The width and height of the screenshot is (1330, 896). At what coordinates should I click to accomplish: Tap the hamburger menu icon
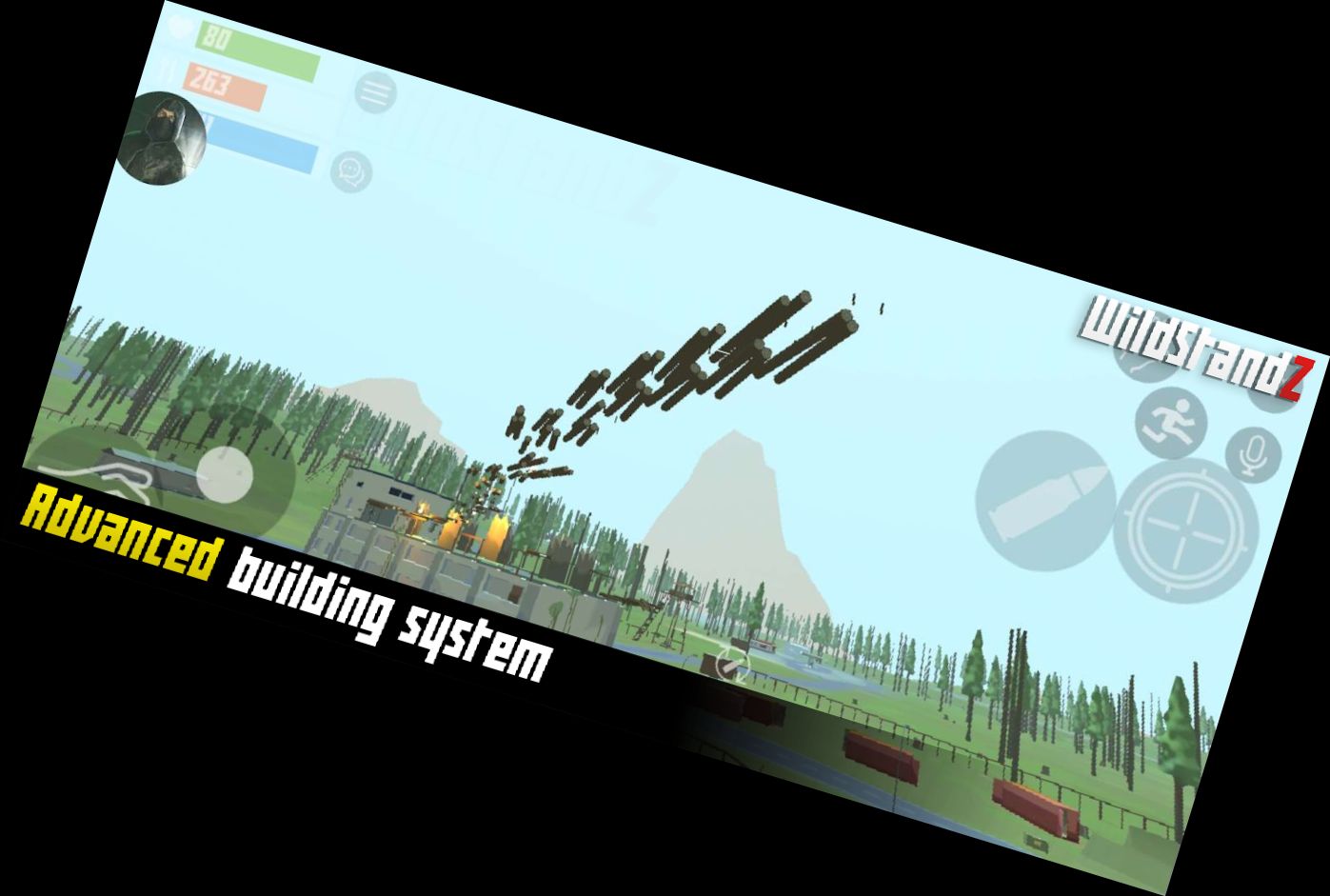click(x=377, y=92)
